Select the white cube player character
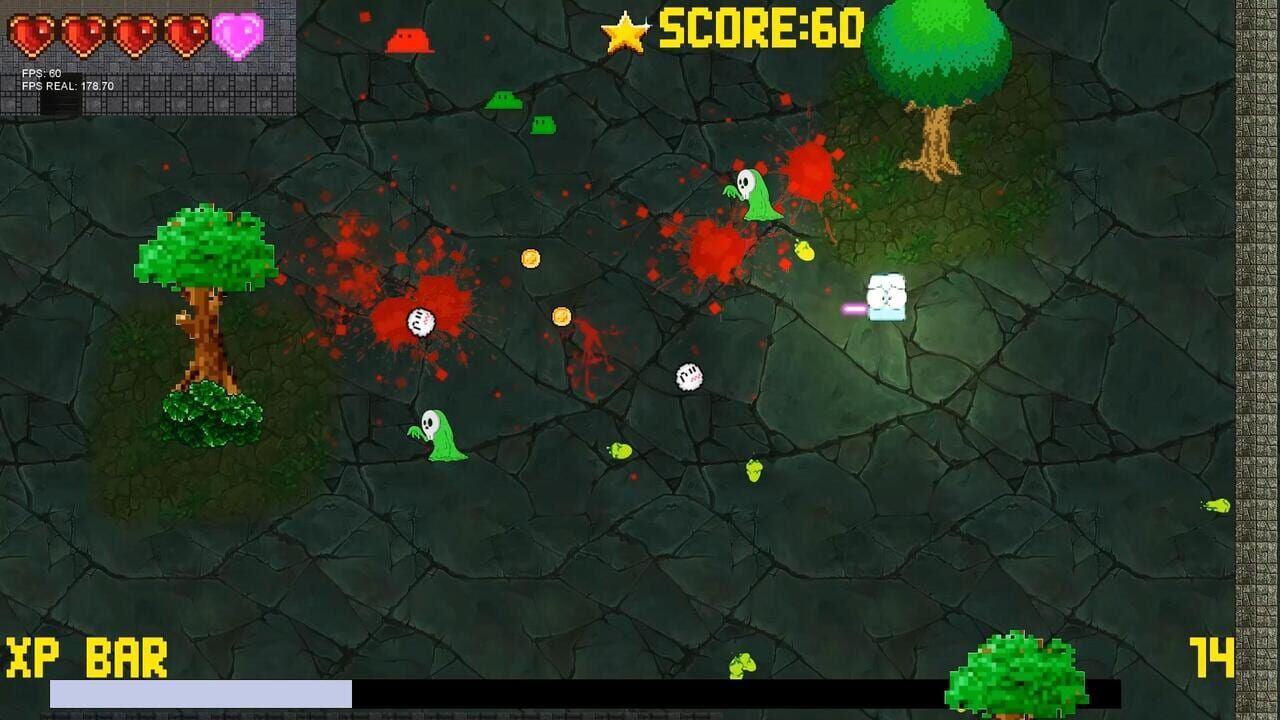 pos(886,297)
